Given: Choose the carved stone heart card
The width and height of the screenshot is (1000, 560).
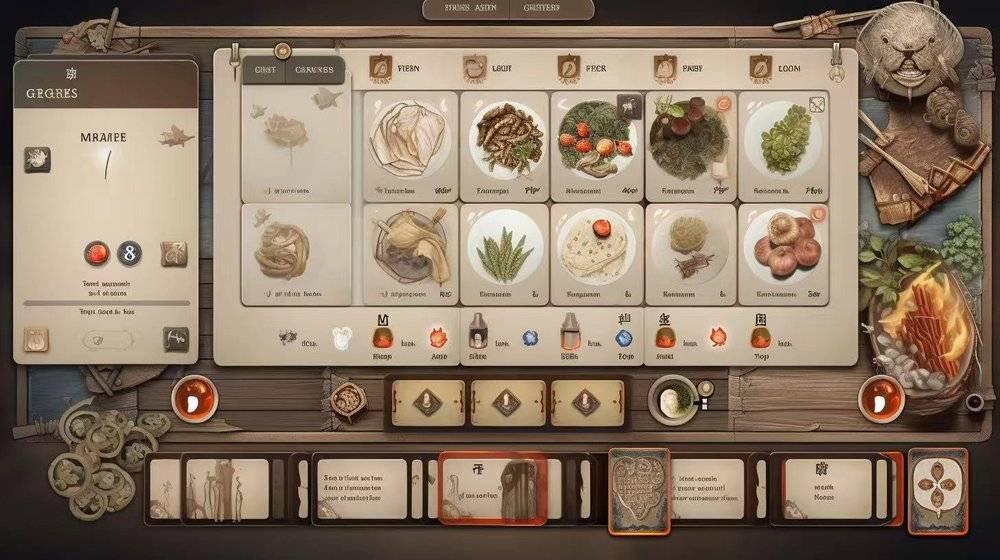Looking at the screenshot, I should click(x=639, y=490).
